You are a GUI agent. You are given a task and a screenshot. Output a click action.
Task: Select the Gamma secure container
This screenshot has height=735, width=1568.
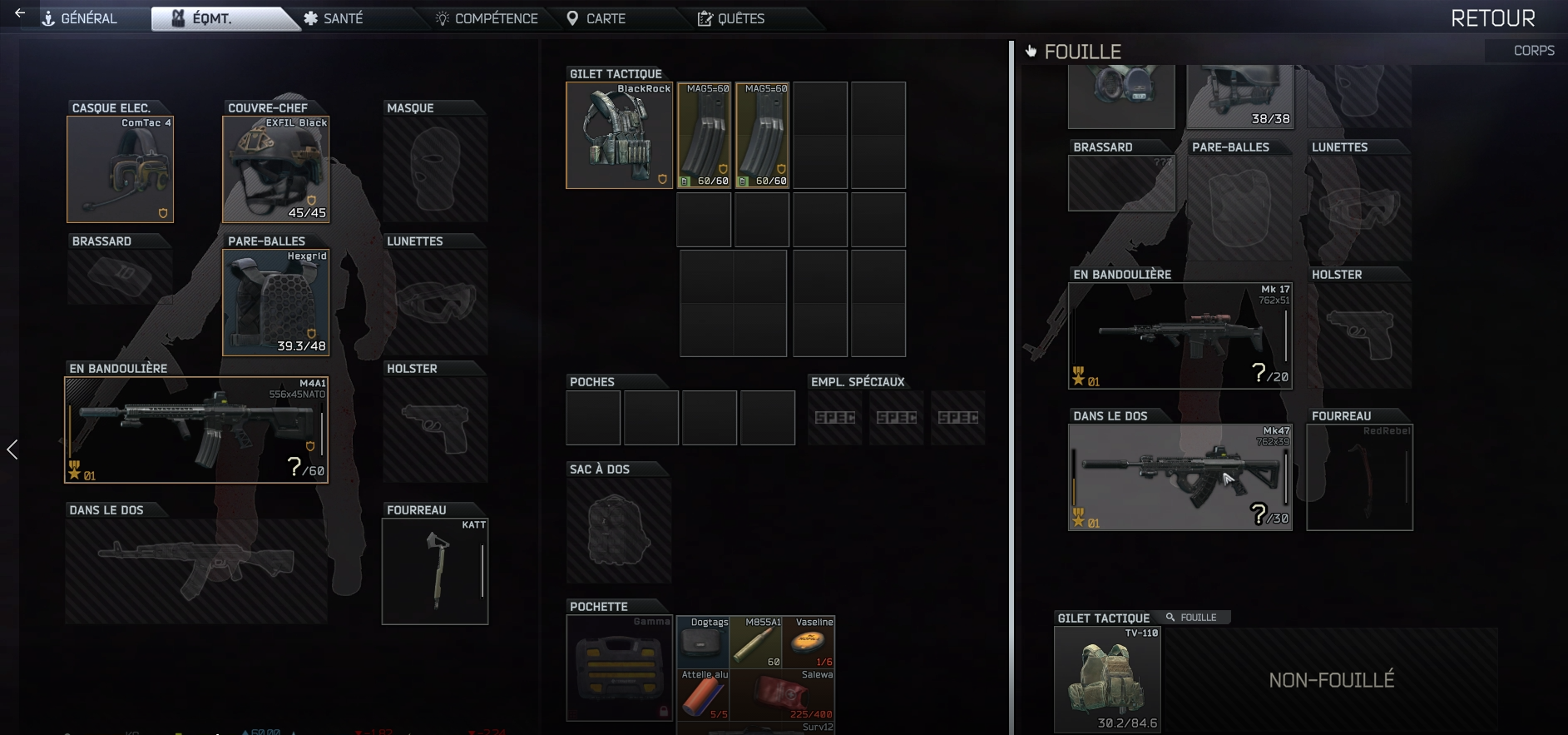[620, 668]
